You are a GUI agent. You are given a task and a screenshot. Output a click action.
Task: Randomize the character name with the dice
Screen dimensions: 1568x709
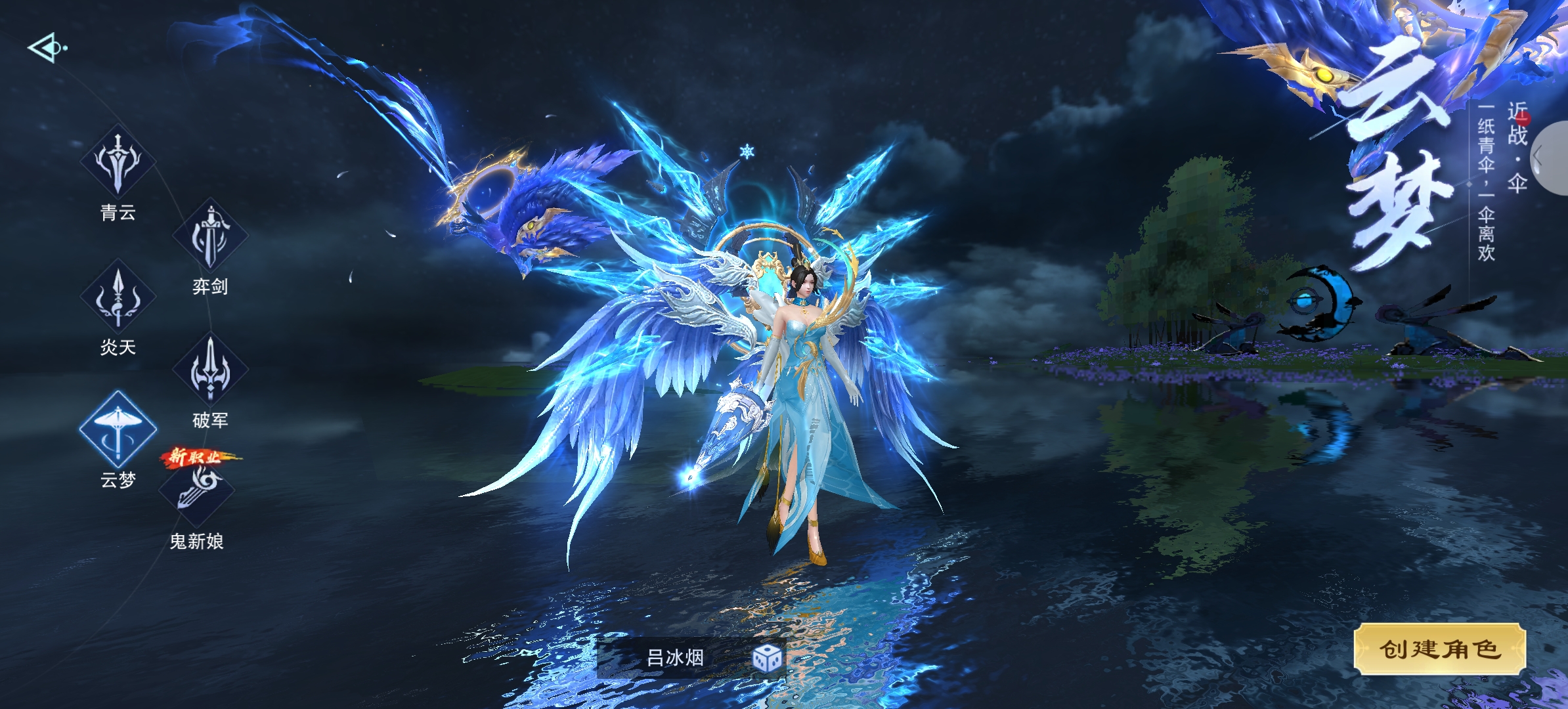tap(767, 658)
